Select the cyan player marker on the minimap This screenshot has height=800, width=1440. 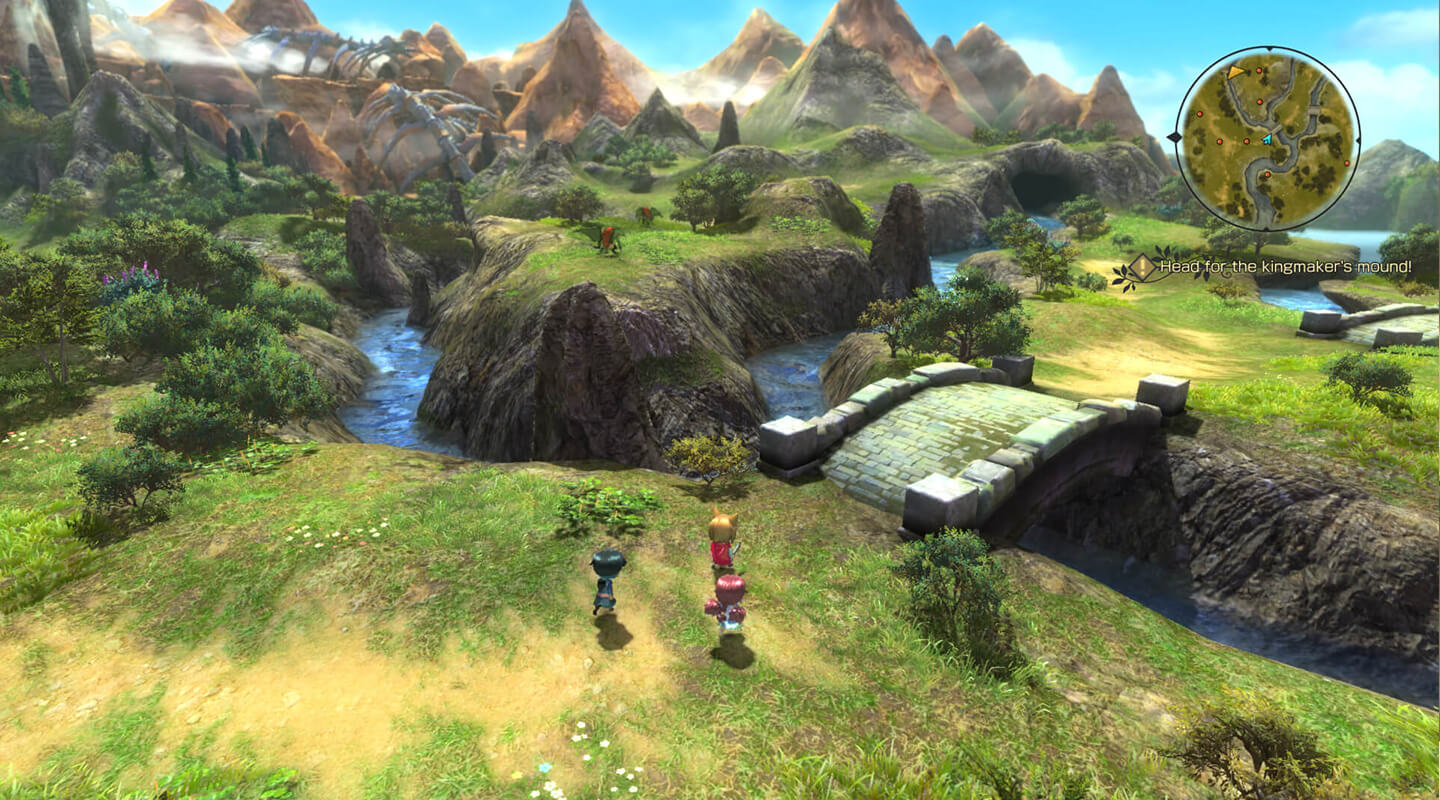pos(1268,138)
